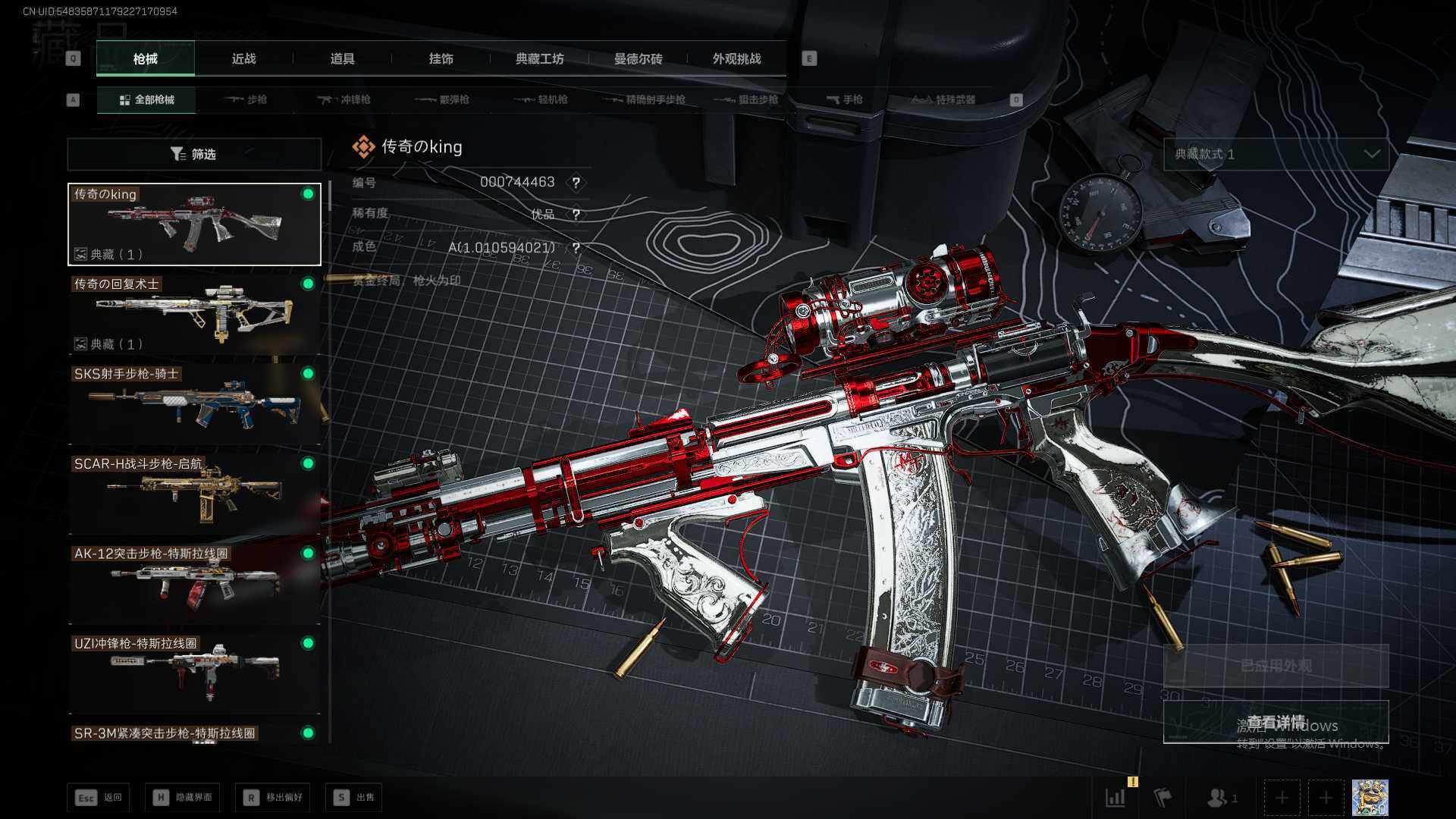Filter weapons by 手枪 pistols

[845, 99]
